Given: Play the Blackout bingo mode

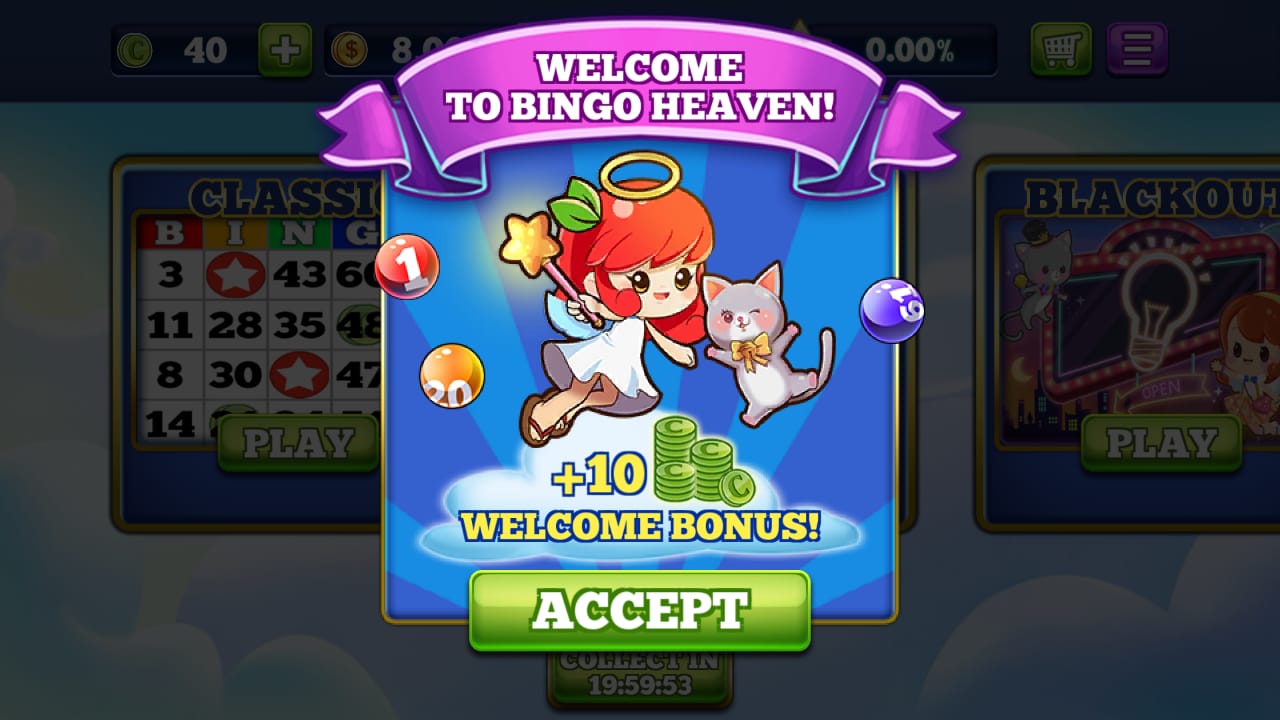Looking at the screenshot, I should tap(1161, 443).
